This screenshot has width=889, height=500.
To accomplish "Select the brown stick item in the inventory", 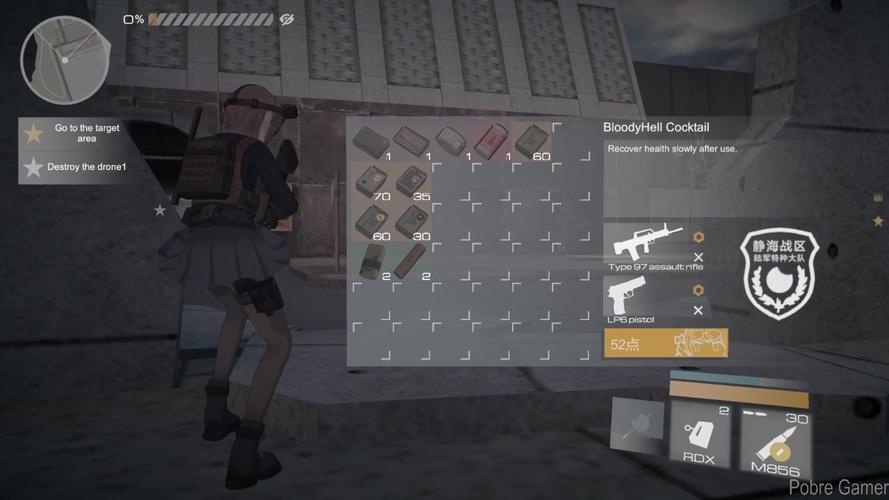I will point(410,262).
